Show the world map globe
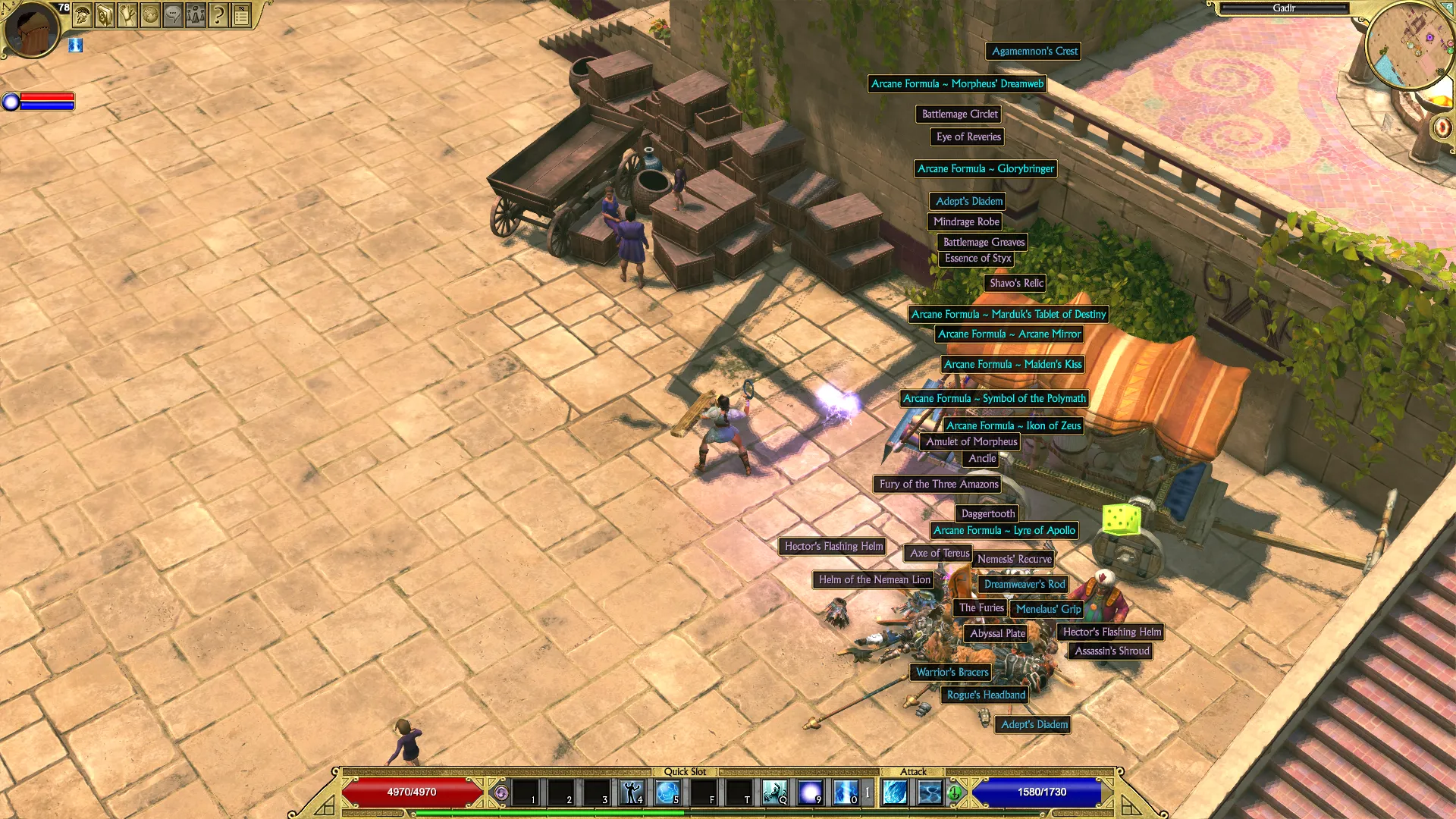The image size is (1456, 819). (151, 14)
